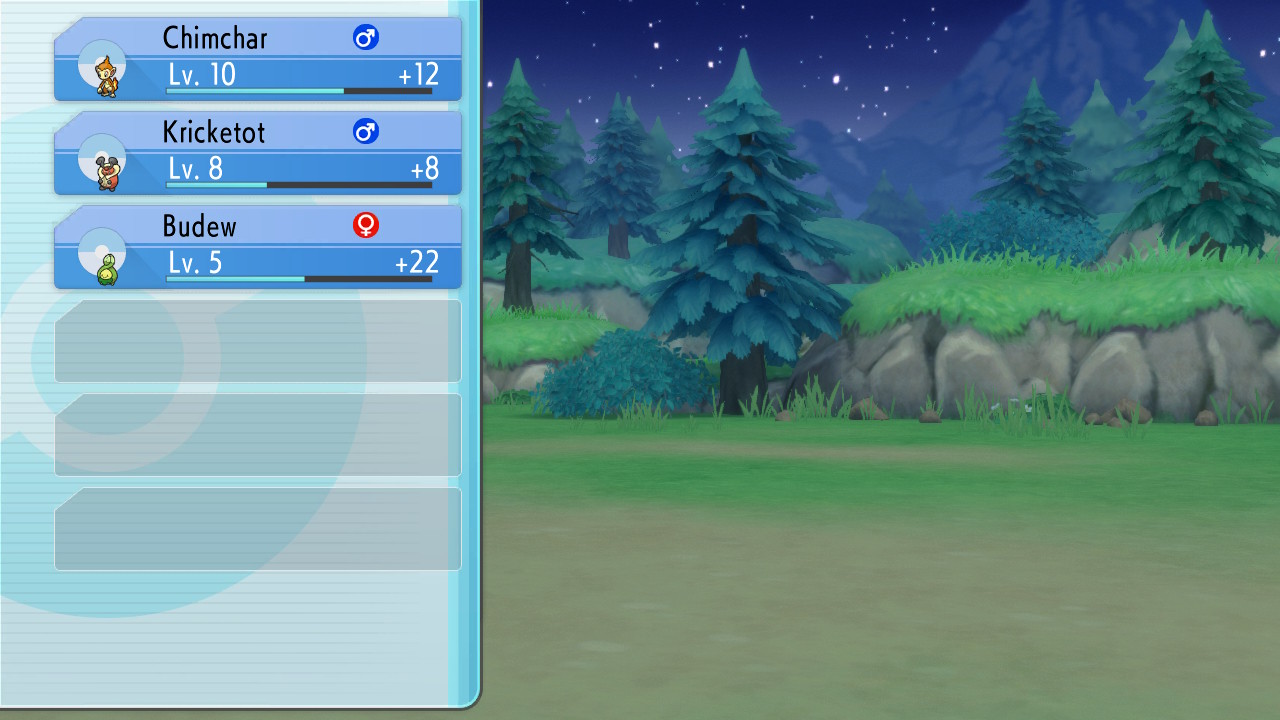1280x720 pixels.
Task: Select Chimchar's party entry panel
Action: (258, 60)
